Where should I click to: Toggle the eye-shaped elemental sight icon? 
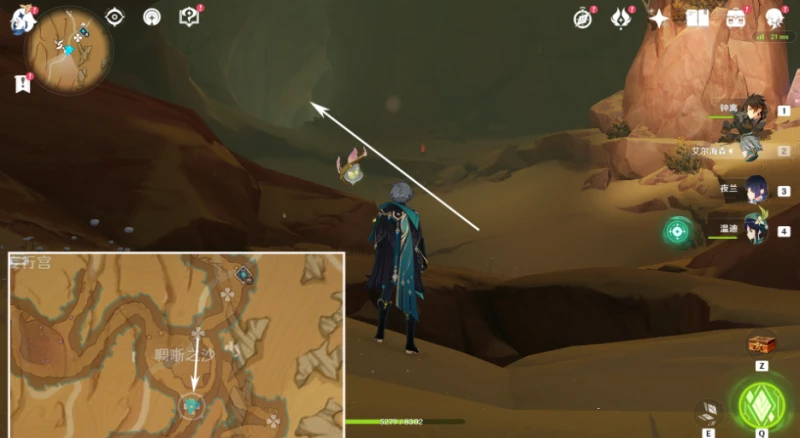[115, 17]
